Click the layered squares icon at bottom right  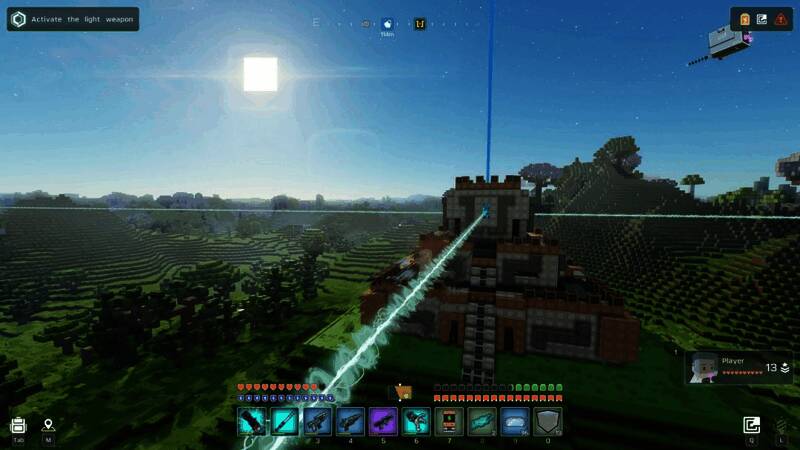751,425
